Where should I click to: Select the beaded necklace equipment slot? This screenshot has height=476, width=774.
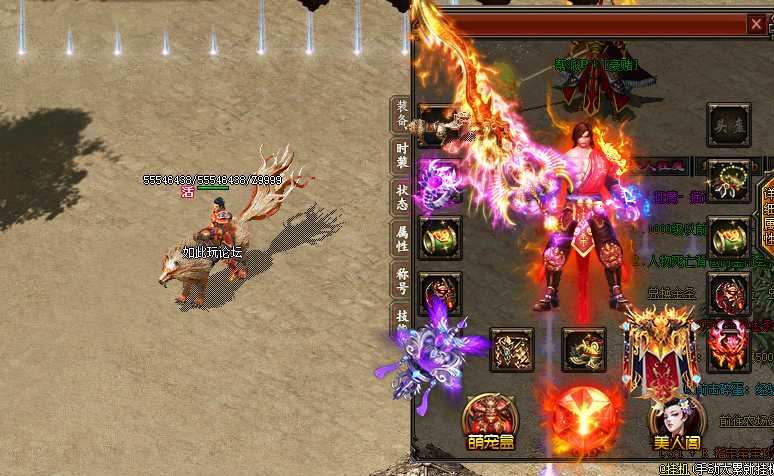tap(729, 181)
